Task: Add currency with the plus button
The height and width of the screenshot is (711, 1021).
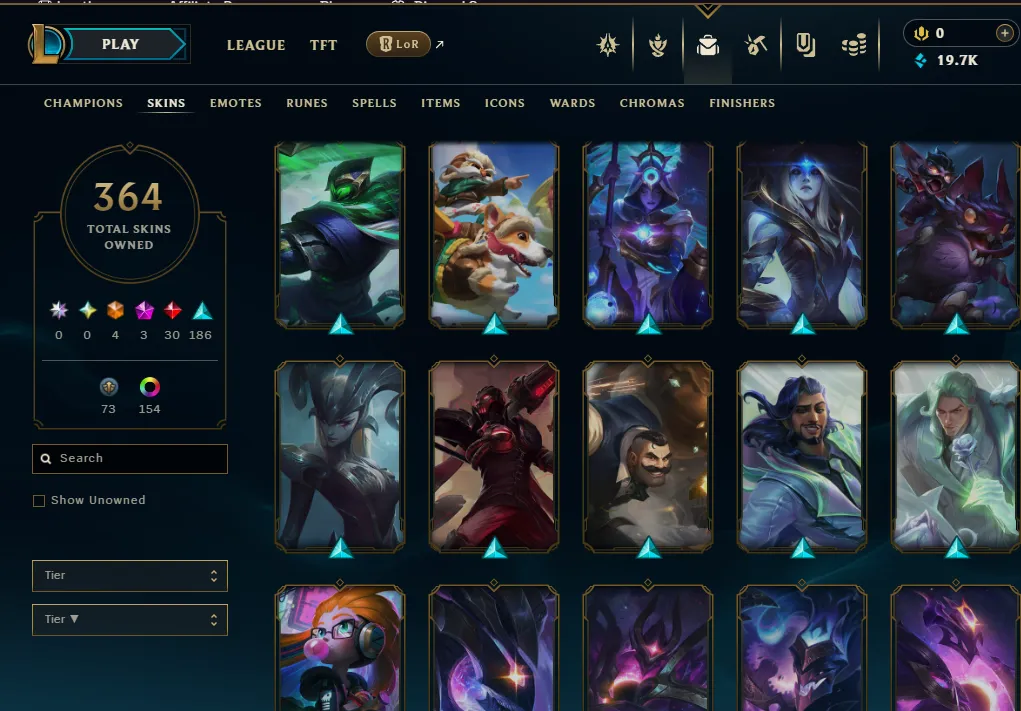Action: click(x=1004, y=33)
